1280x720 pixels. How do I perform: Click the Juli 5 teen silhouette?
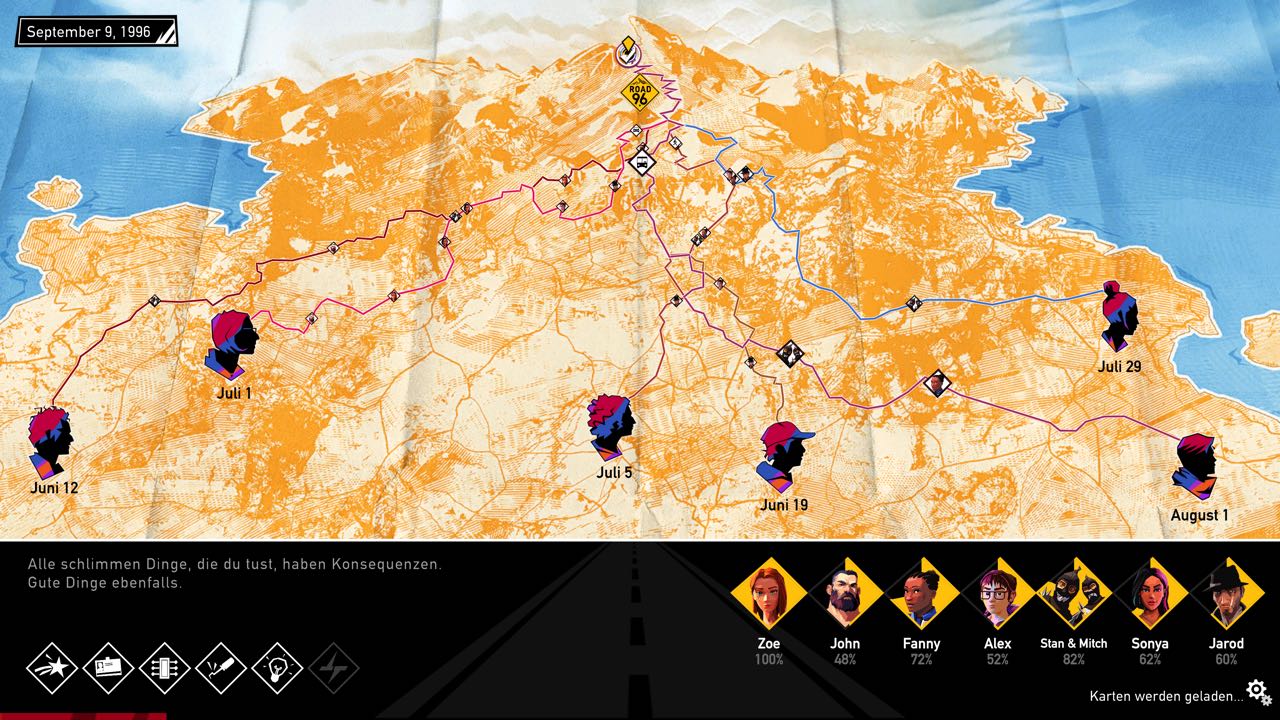coord(611,427)
